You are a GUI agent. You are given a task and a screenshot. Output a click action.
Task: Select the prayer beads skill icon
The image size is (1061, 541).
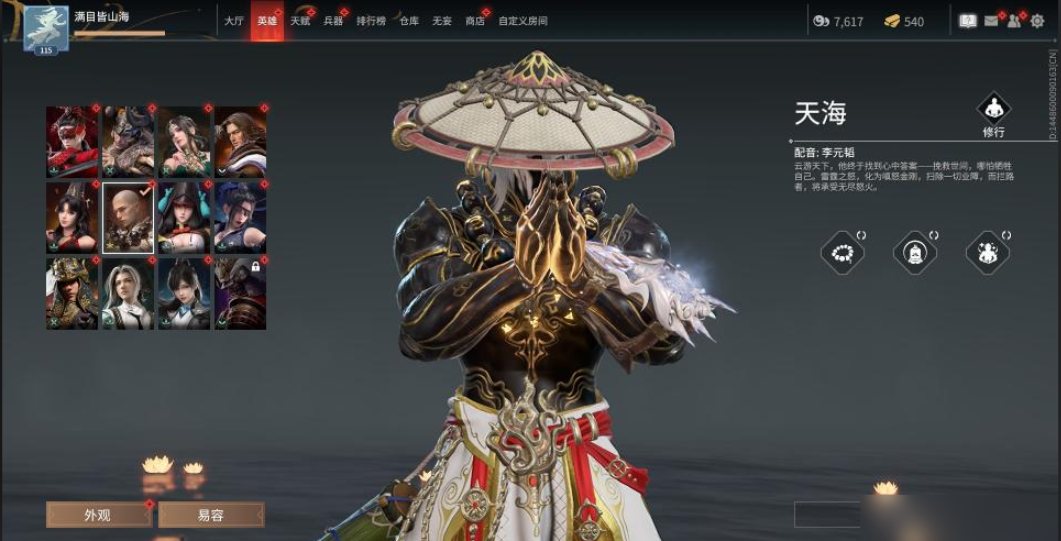[842, 252]
